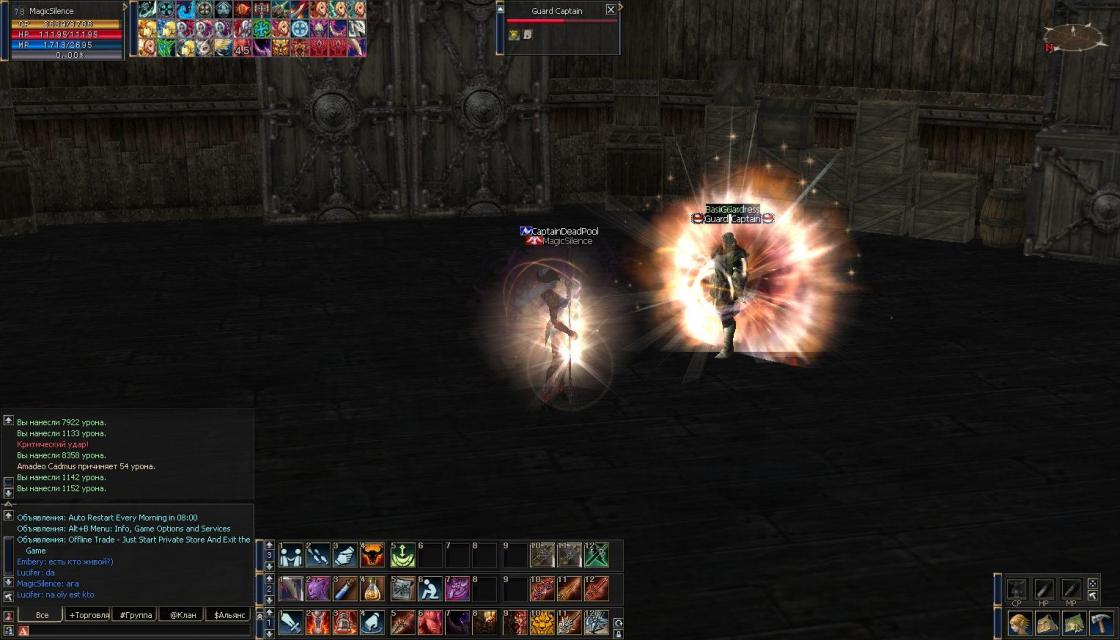Open the #Группа chat tab
This screenshot has width=1120, height=640.
pyautogui.click(x=134, y=615)
